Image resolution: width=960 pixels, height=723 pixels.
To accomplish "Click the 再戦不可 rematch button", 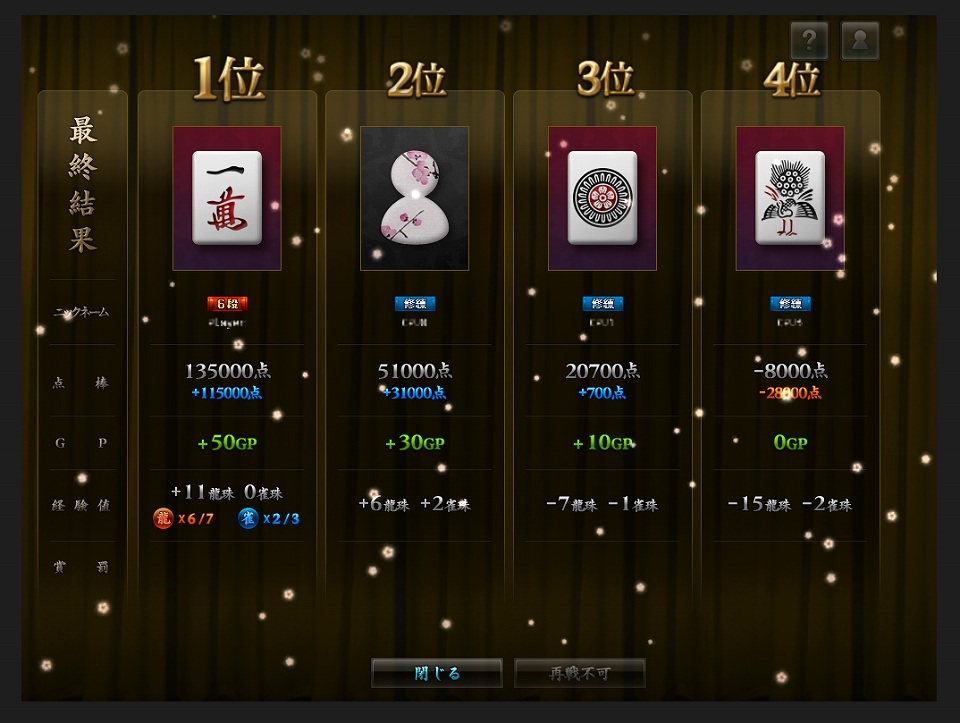I will coord(580,673).
